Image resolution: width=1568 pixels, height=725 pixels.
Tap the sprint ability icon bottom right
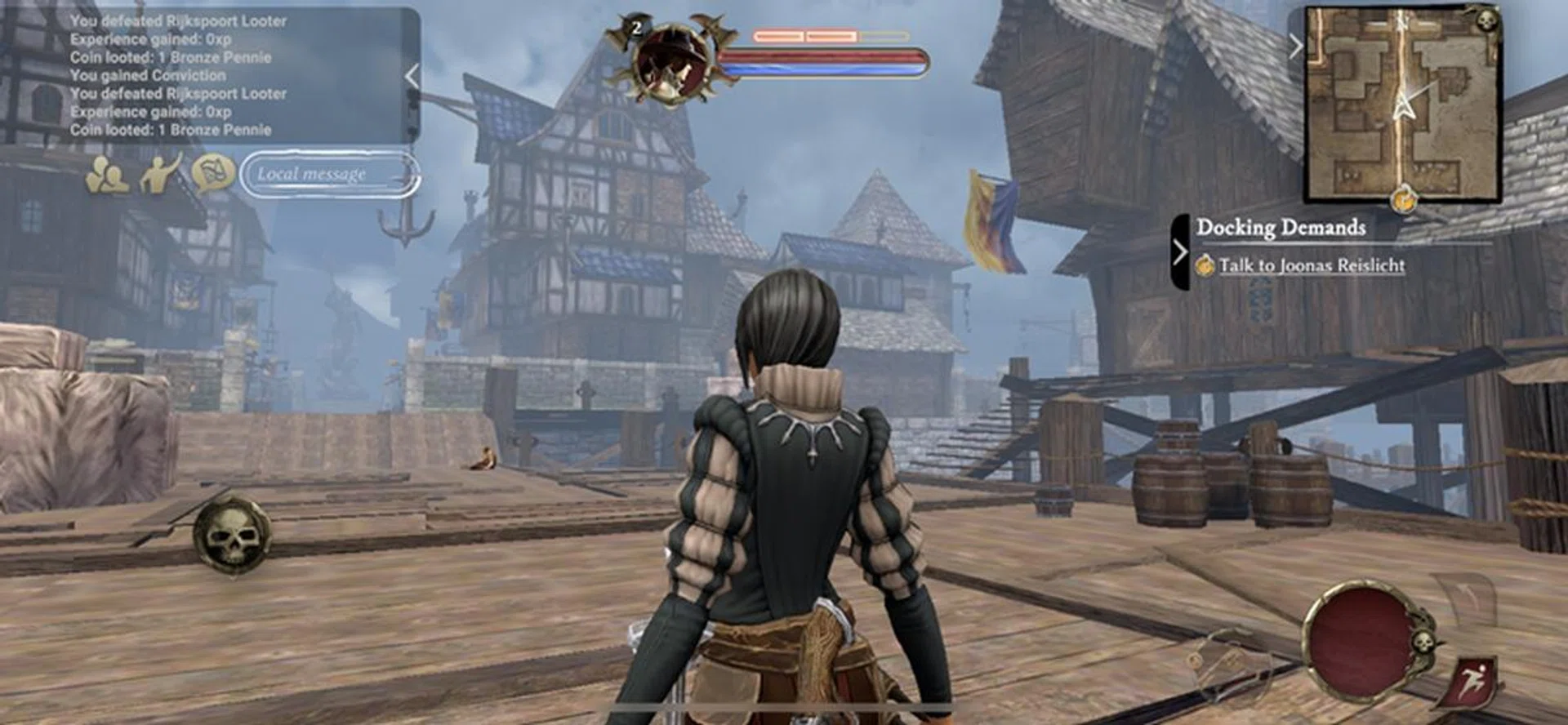pyautogui.click(x=1473, y=680)
